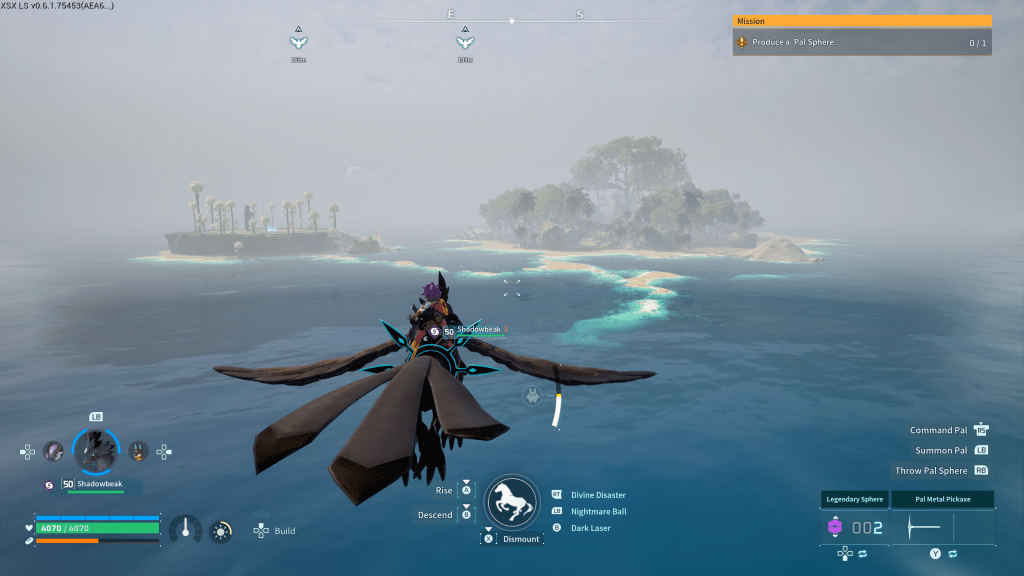The image size is (1024, 576).
Task: Switch to the black and yellow Pal portrait
Action: [139, 452]
